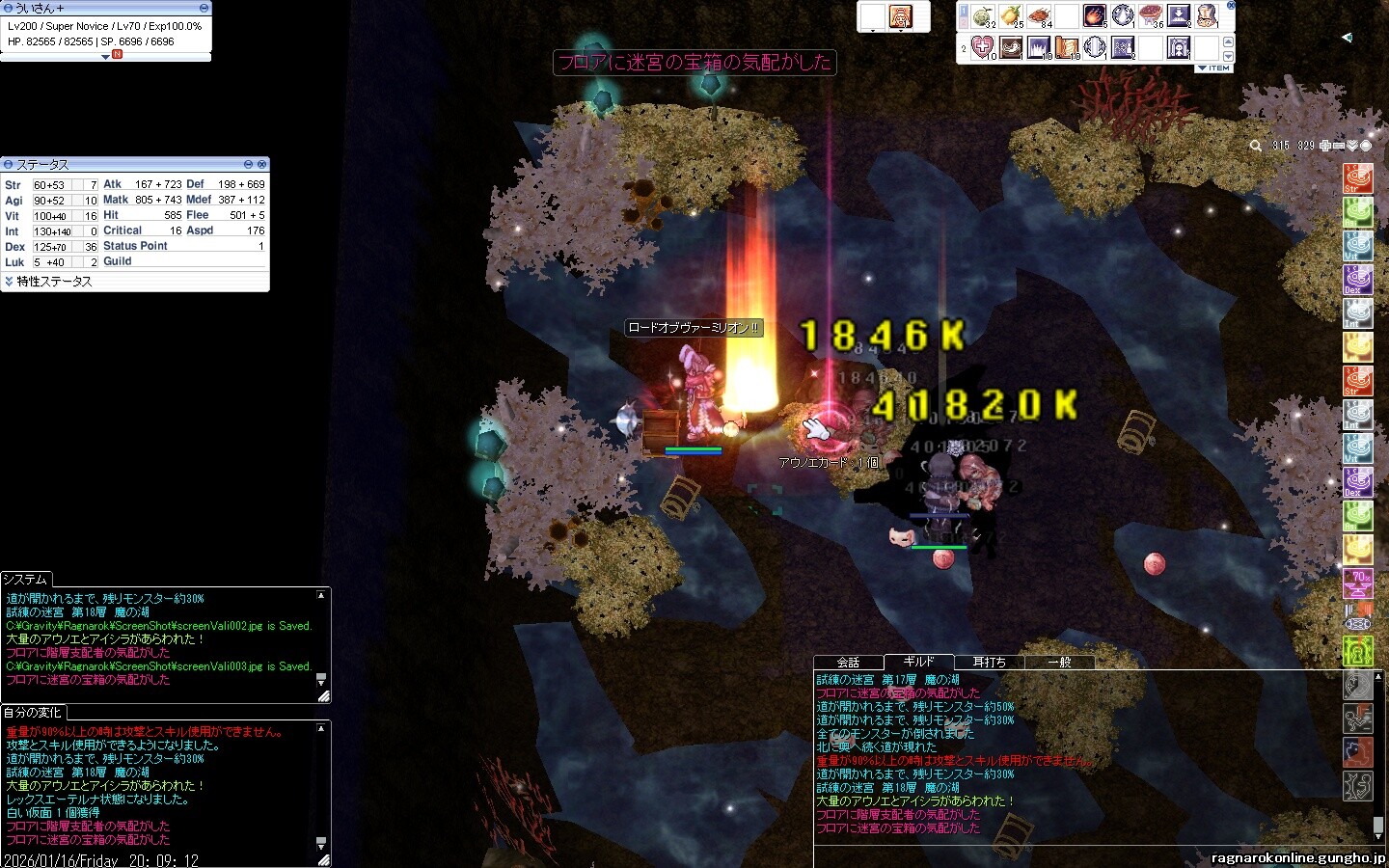
Task: Use the roast meat item in hotbar
Action: 1039,16
